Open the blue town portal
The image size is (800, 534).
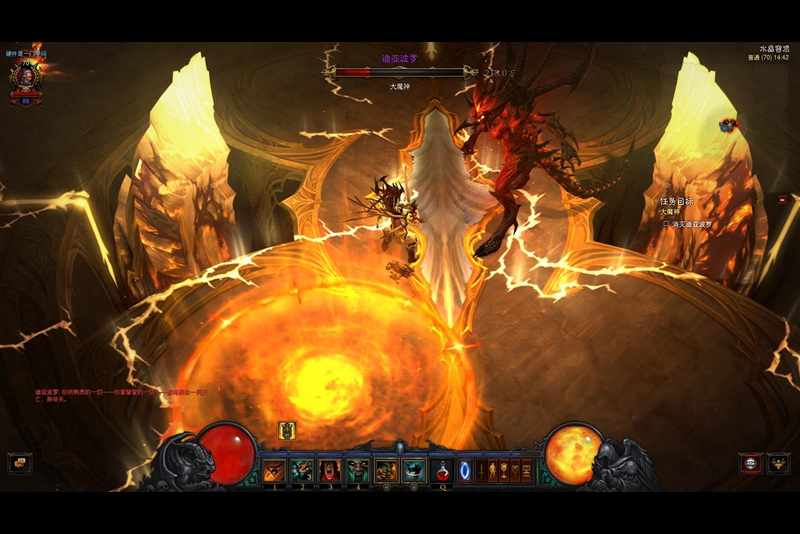465,469
